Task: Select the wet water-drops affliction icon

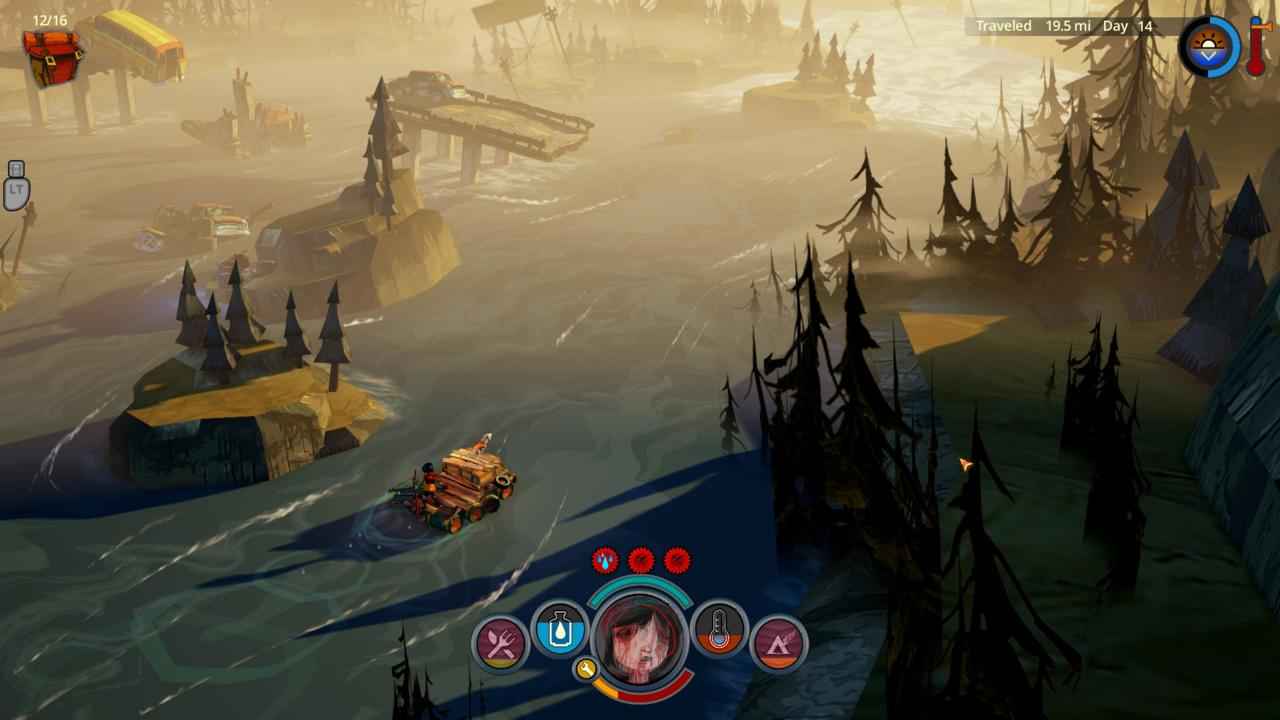Action: (x=605, y=560)
